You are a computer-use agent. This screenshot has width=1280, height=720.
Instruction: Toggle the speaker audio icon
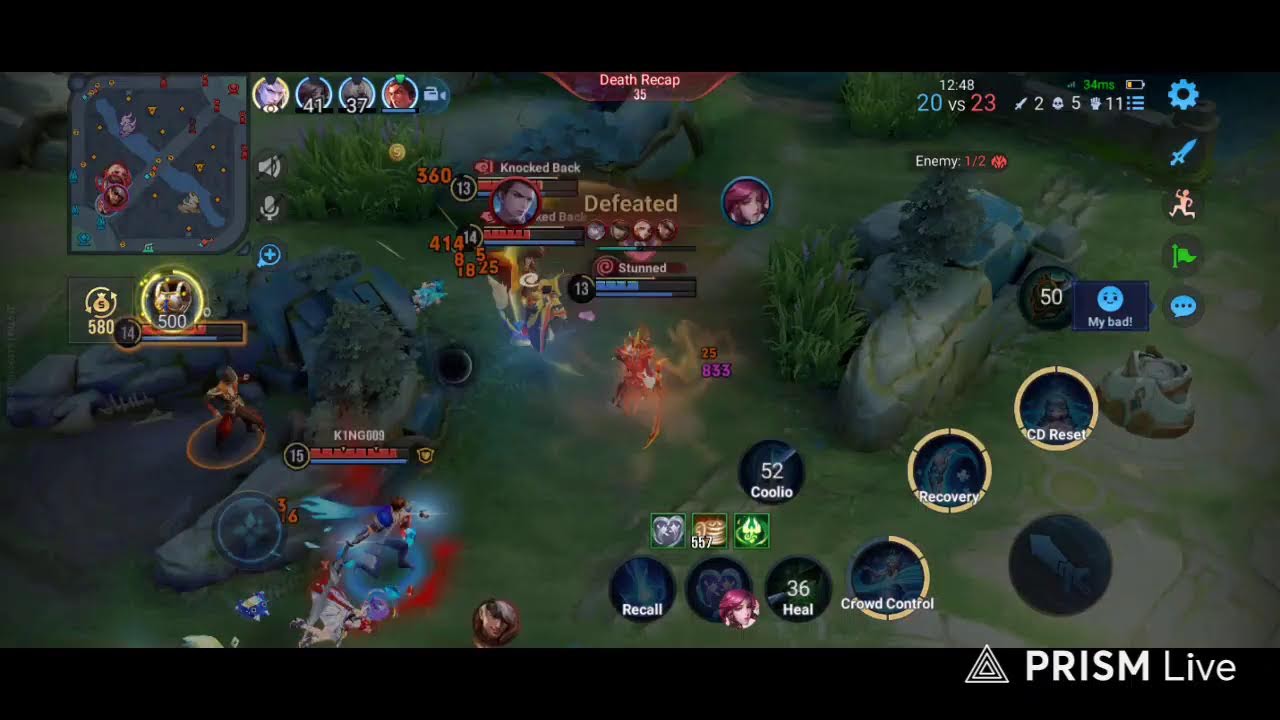point(268,167)
